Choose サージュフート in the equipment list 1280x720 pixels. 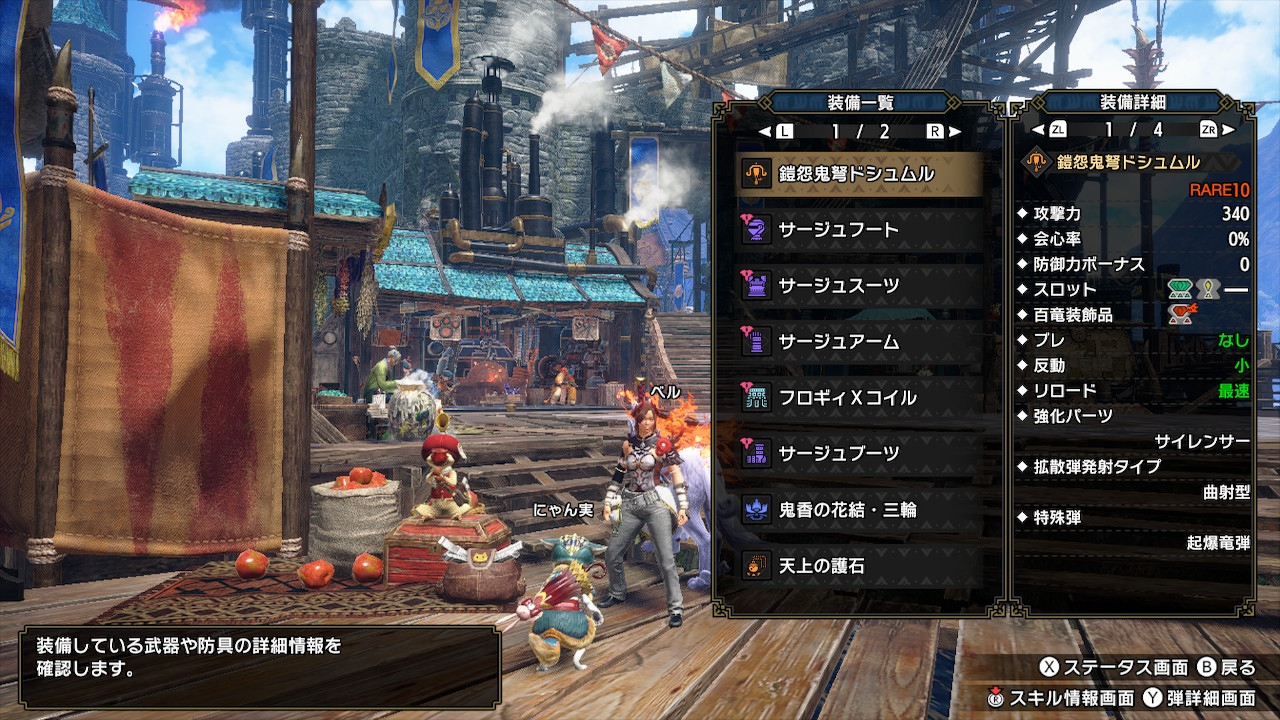pos(858,230)
